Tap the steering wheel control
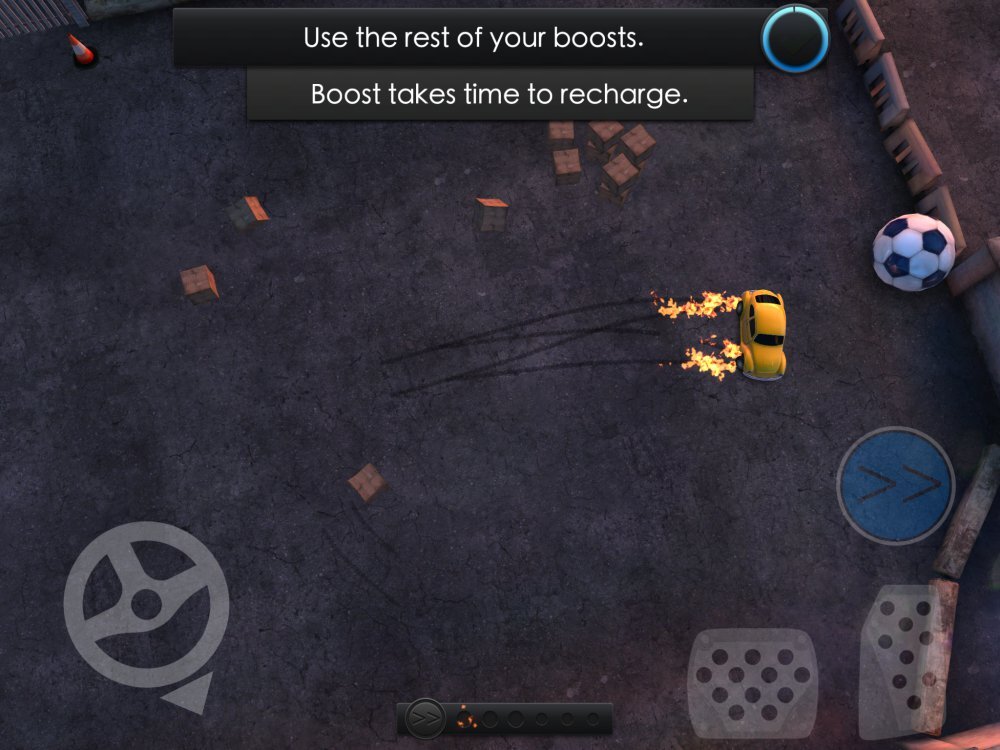The width and height of the screenshot is (1000, 750). click(146, 603)
